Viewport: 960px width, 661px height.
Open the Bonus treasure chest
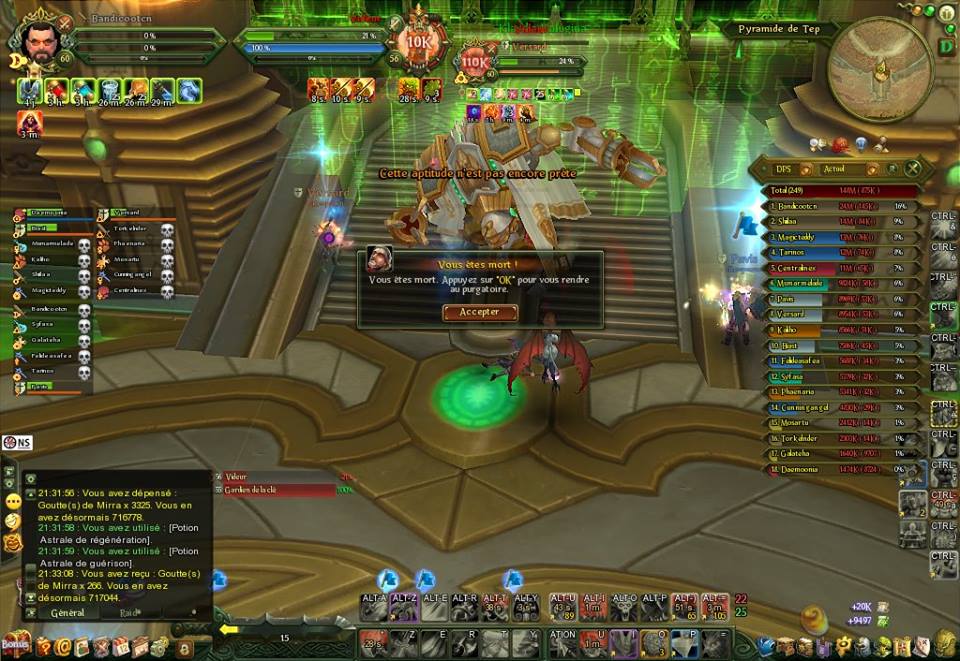pyautogui.click(x=15, y=642)
